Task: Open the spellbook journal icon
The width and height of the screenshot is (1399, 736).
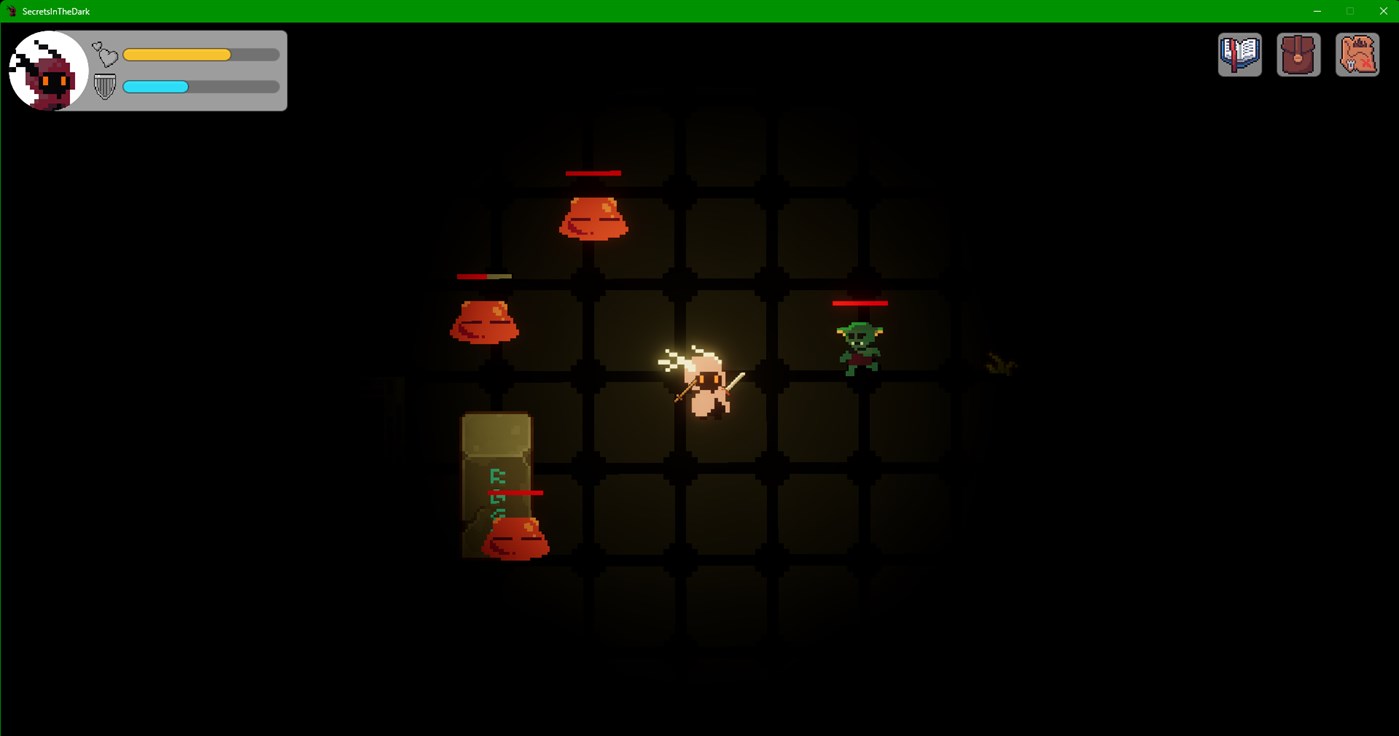Action: click(x=1239, y=54)
